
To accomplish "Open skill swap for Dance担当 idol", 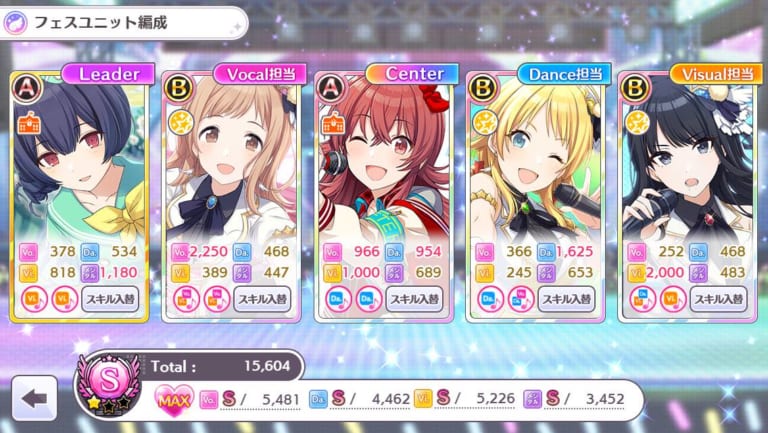I will click(568, 298).
